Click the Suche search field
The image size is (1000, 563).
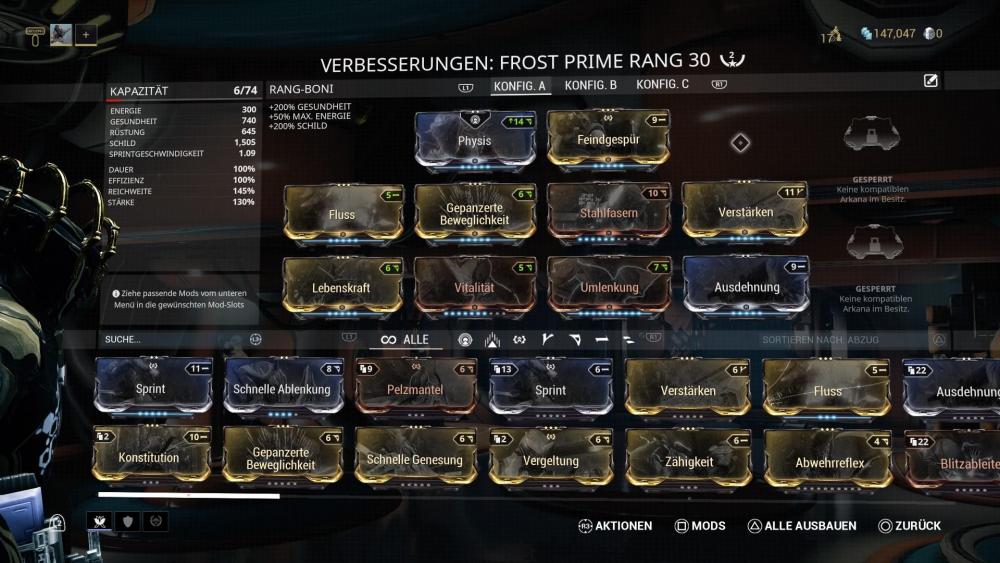click(x=170, y=340)
